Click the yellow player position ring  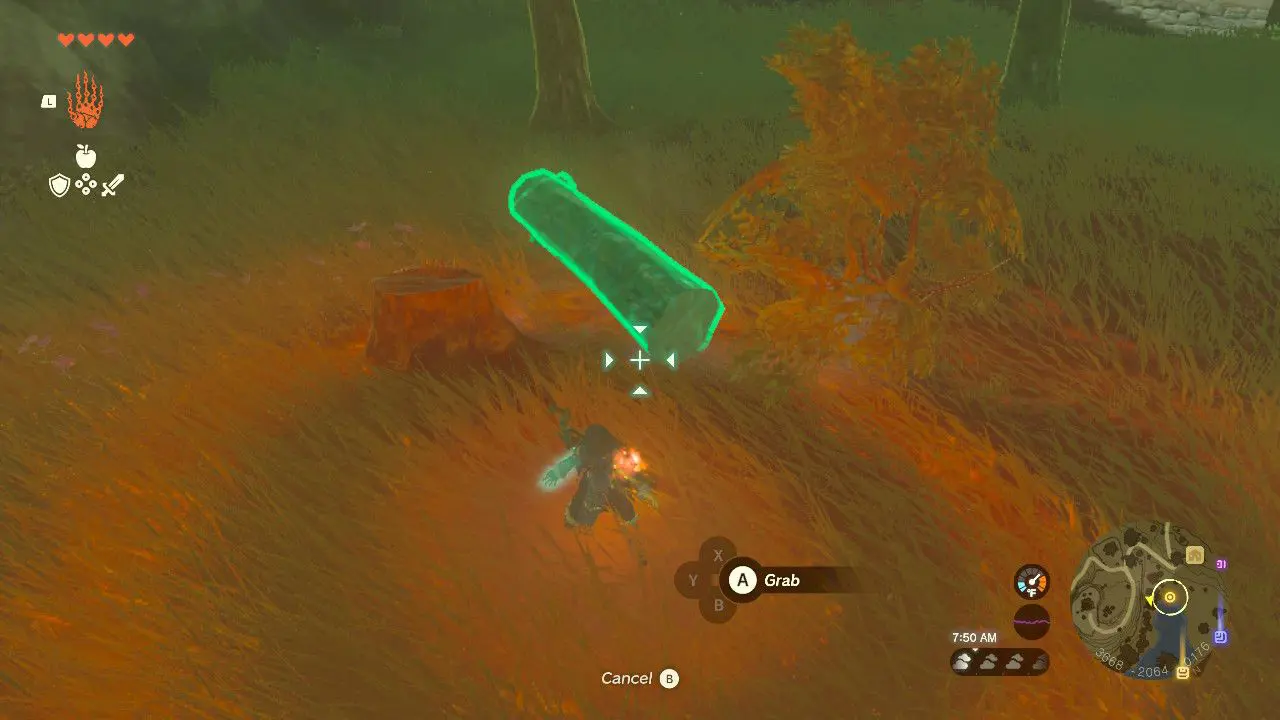click(x=1169, y=597)
